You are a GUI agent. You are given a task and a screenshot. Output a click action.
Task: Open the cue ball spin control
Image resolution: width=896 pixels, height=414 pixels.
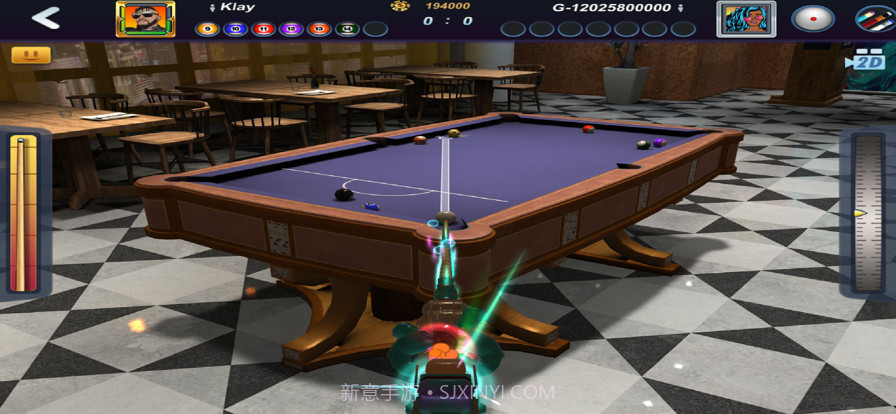[812, 18]
